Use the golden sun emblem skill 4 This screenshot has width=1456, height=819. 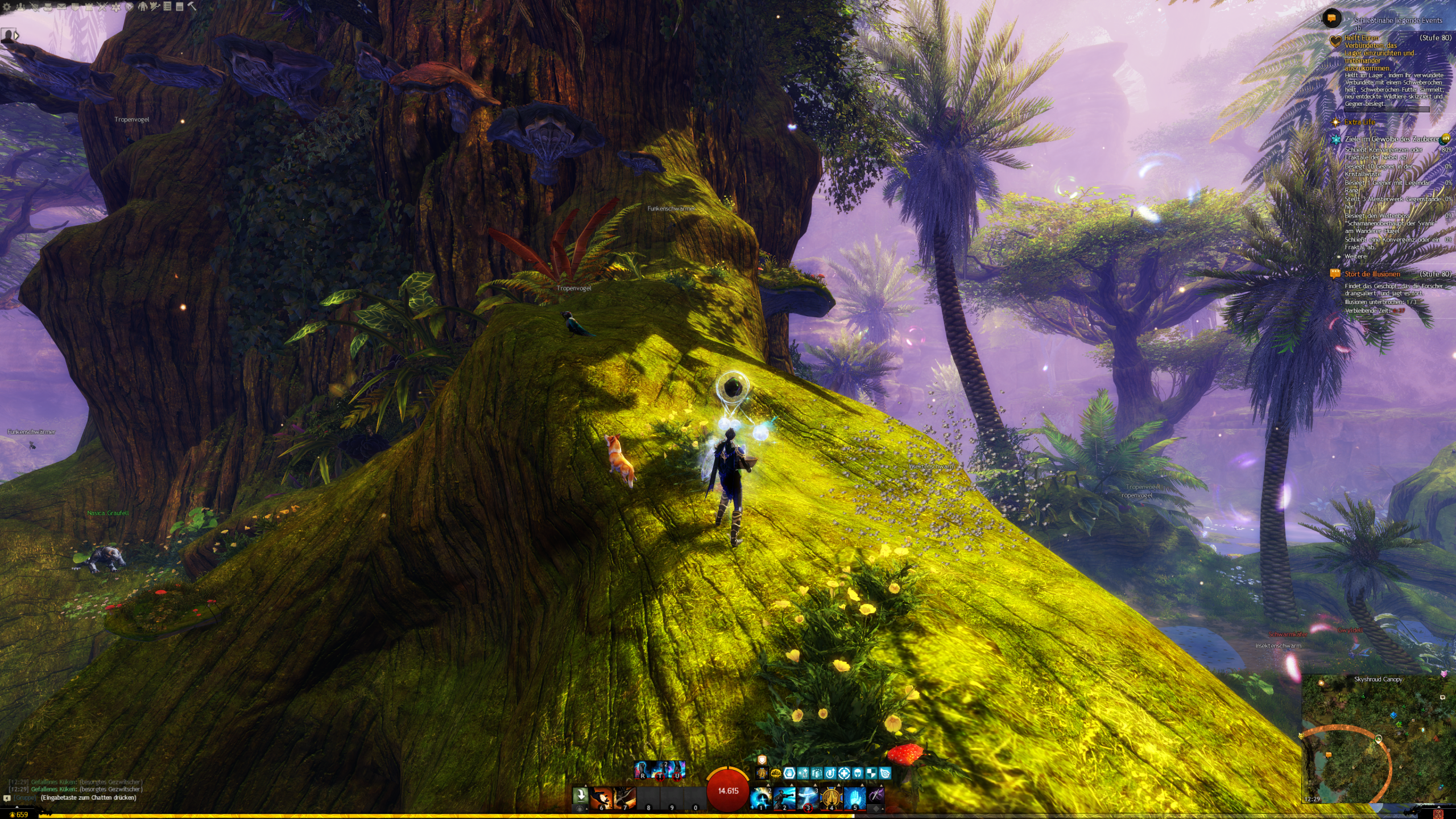[831, 797]
